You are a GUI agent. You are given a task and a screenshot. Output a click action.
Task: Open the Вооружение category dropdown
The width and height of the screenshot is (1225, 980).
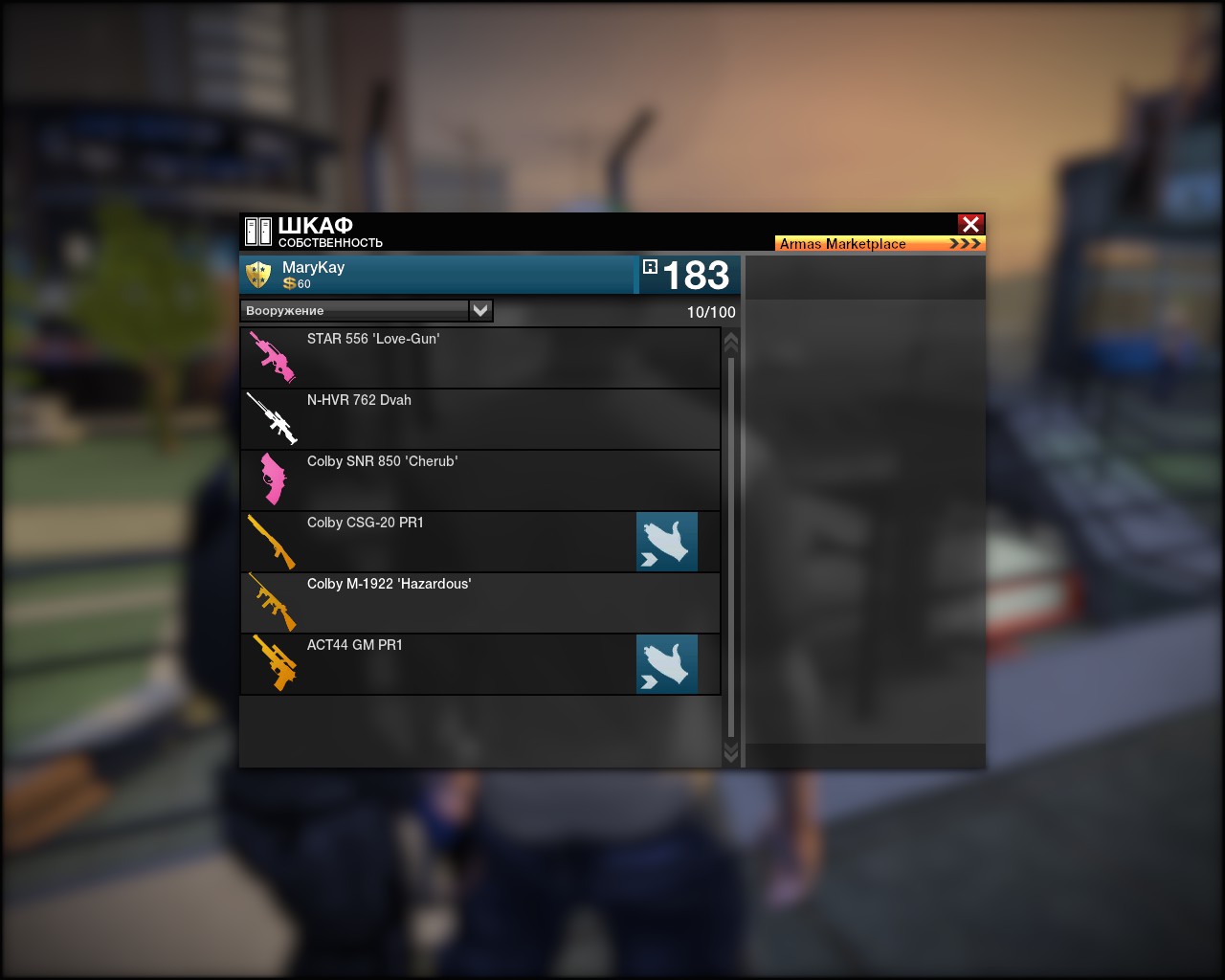coord(480,310)
